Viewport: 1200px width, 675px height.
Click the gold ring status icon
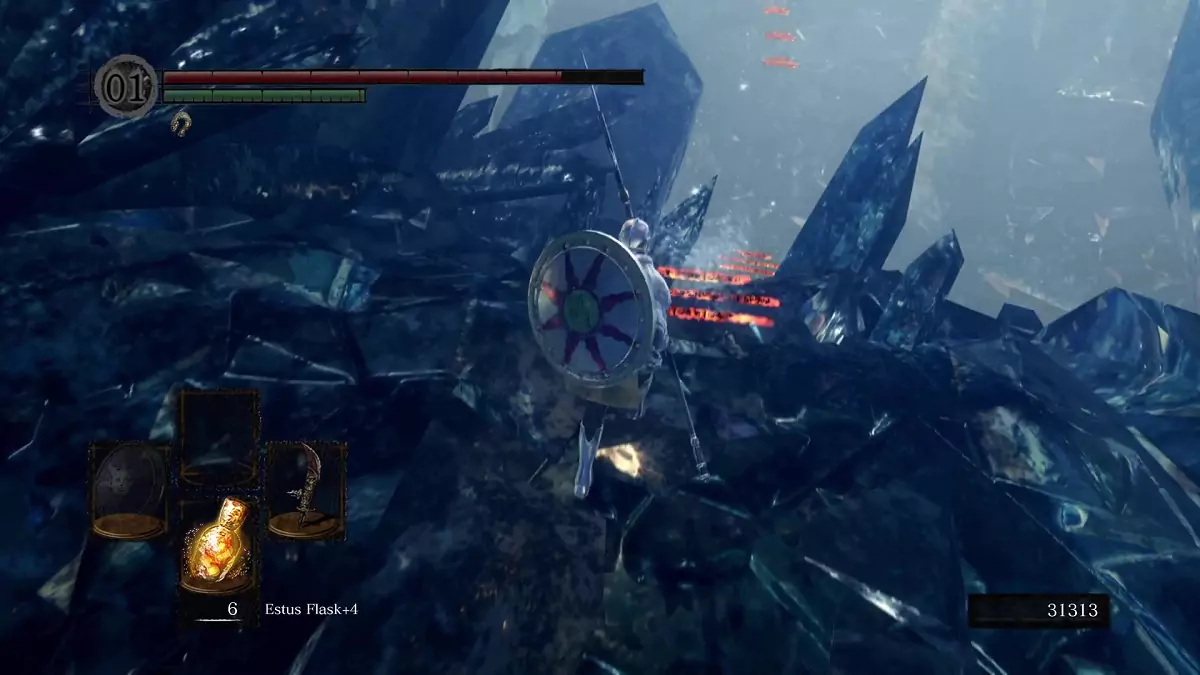181,124
